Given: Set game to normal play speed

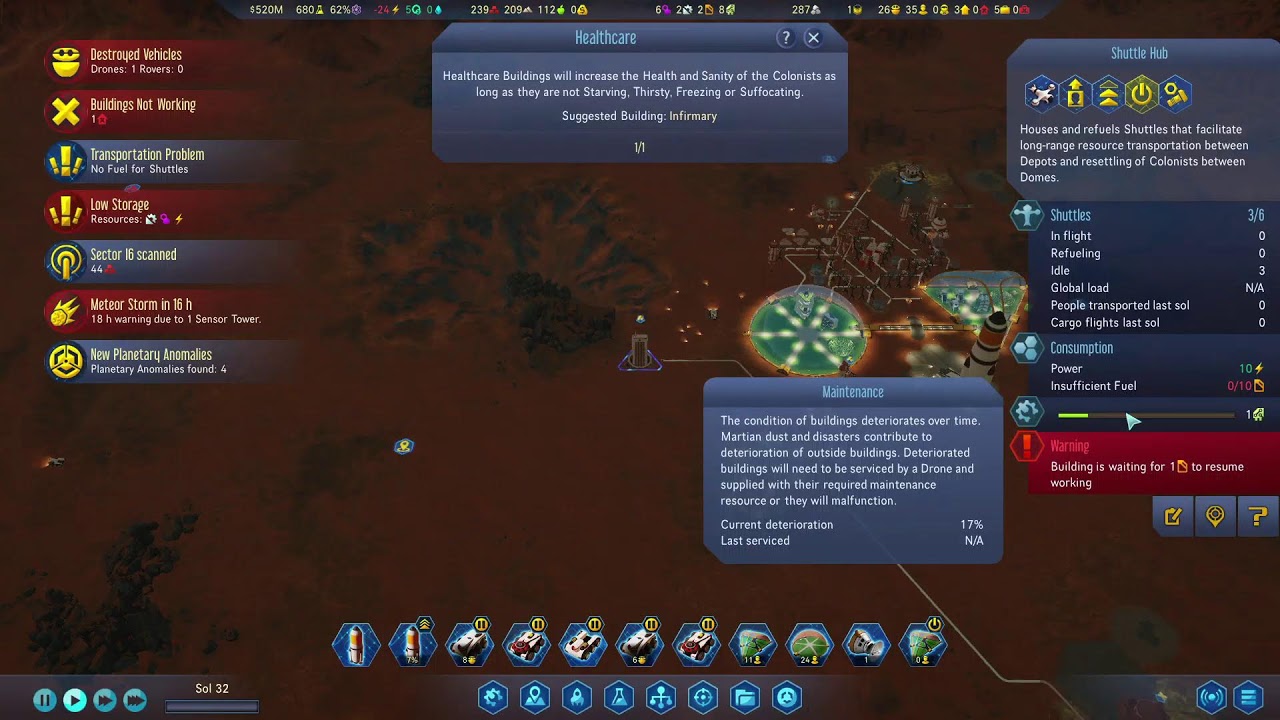Looking at the screenshot, I should (75, 700).
